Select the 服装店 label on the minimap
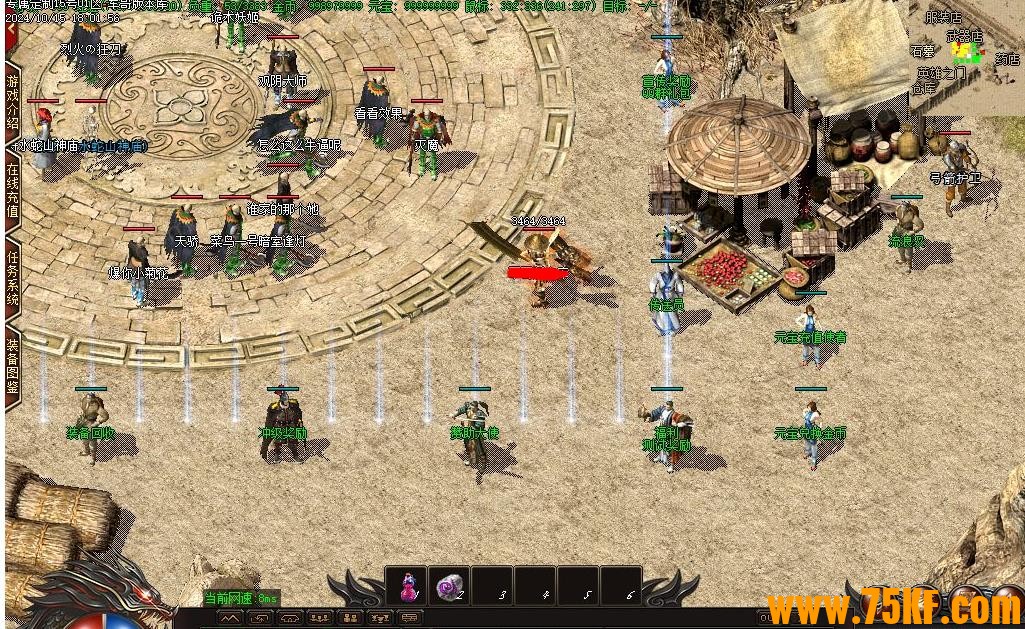Viewport: 1025px width, 629px height. point(942,17)
